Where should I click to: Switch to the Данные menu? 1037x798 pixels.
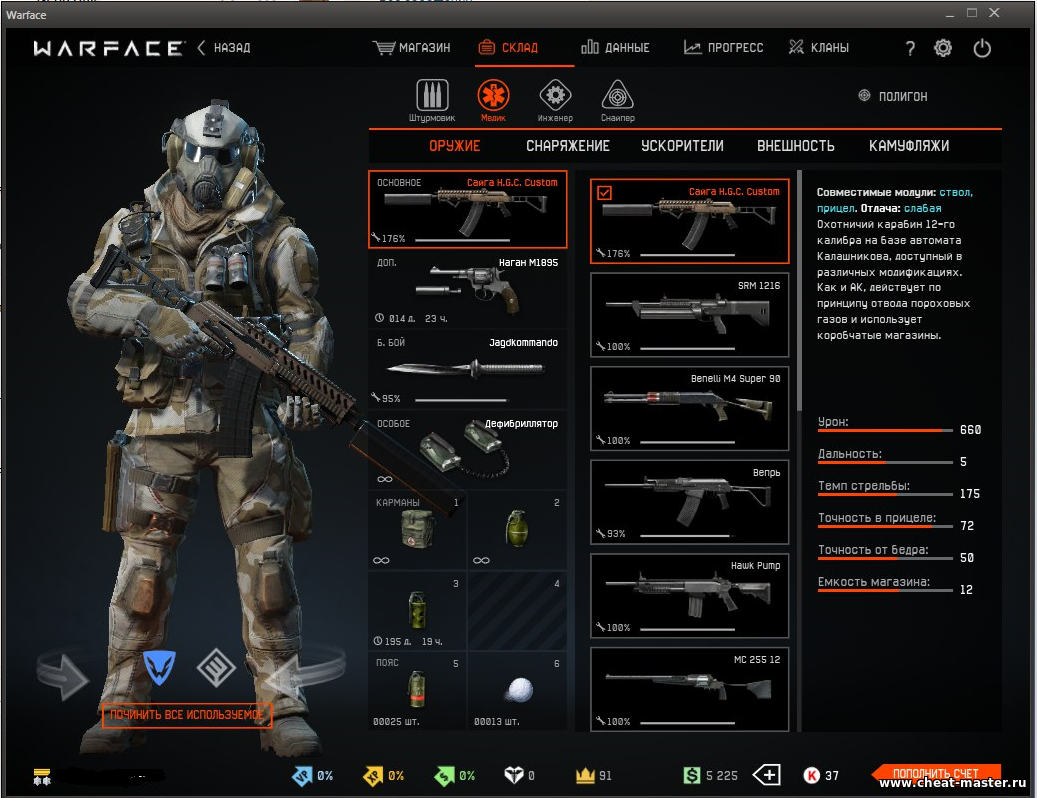click(616, 48)
